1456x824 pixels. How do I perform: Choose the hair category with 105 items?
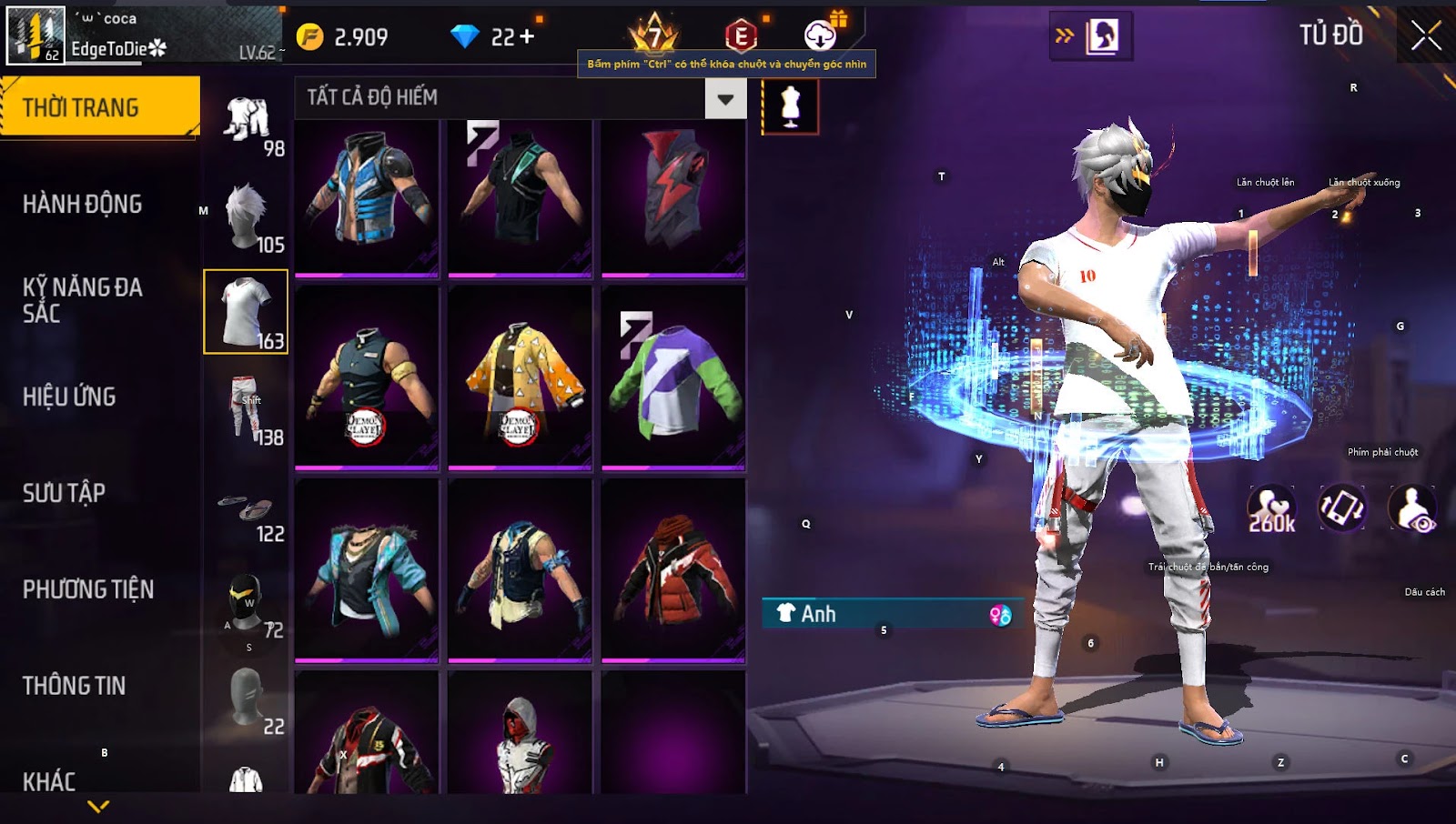[x=248, y=216]
